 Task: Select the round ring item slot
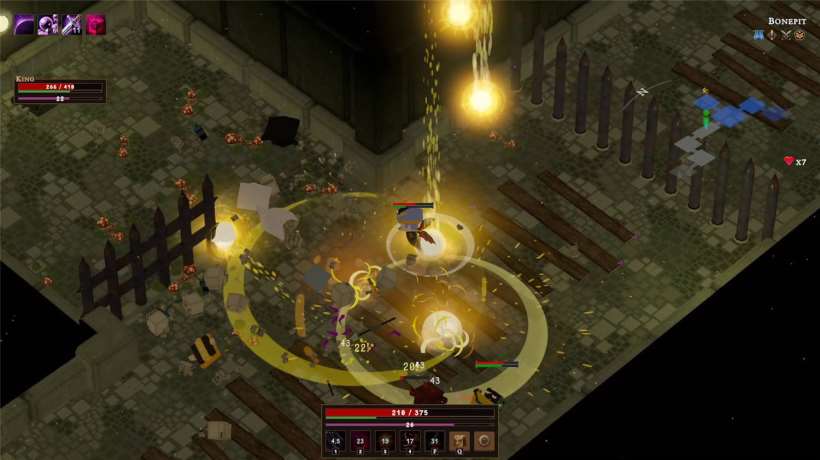click(484, 441)
